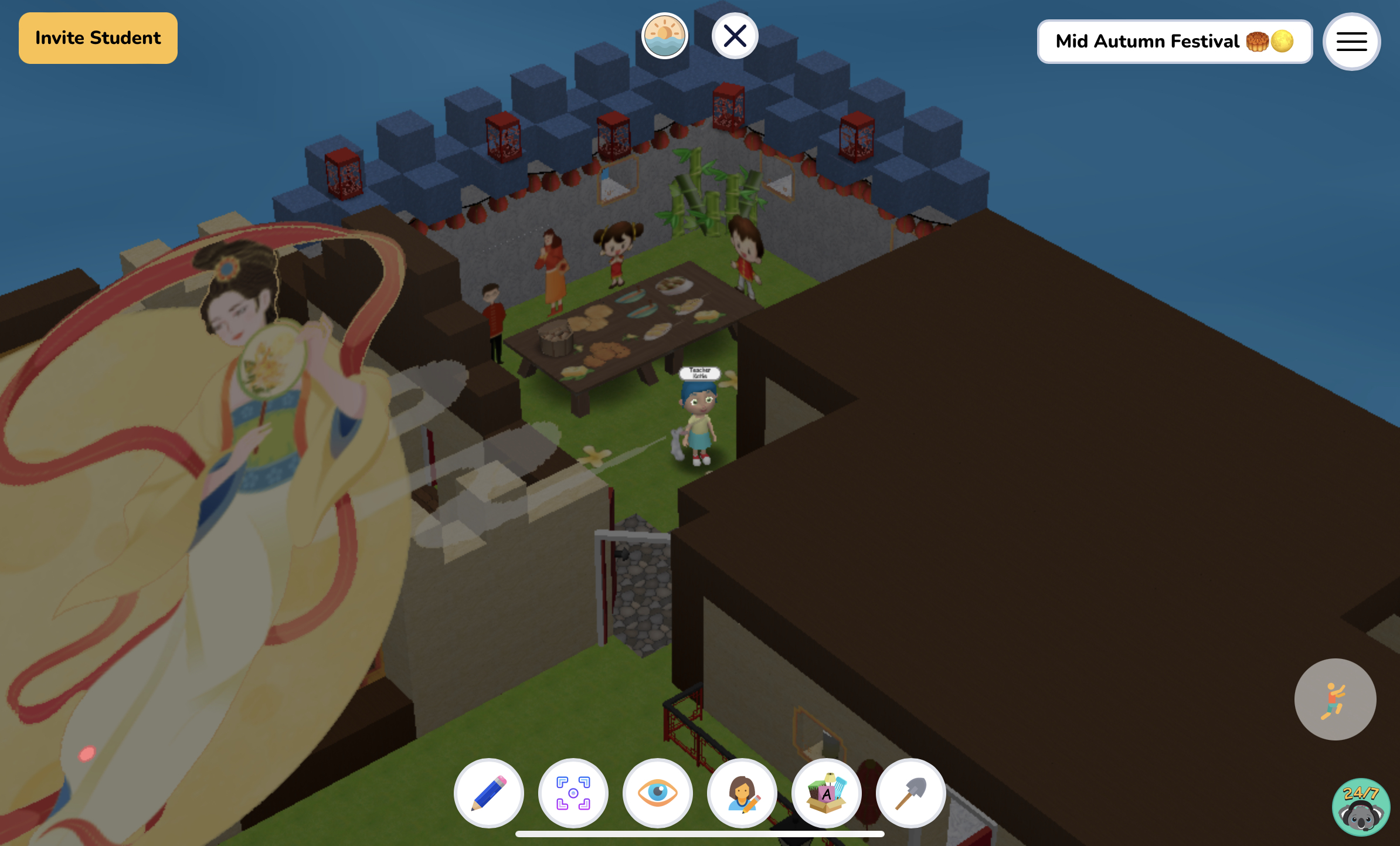Click the center focus tool icon
Image resolution: width=1400 pixels, height=846 pixels.
573,793
